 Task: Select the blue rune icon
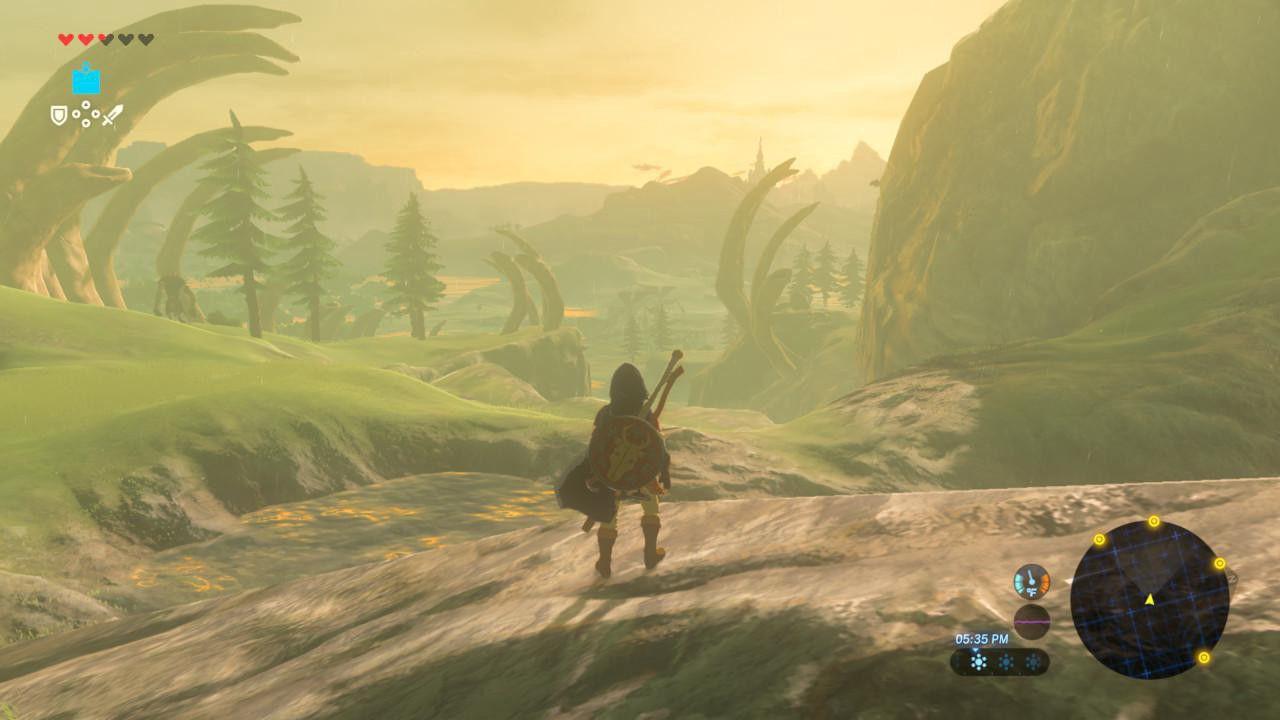[x=86, y=80]
